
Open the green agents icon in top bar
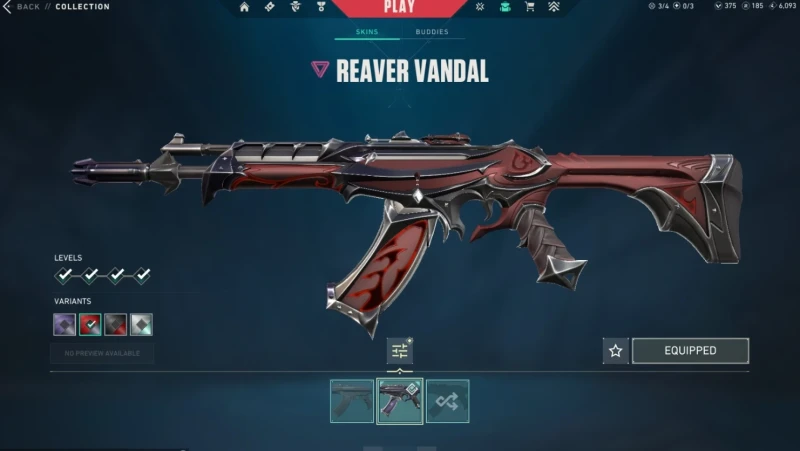[x=505, y=7]
